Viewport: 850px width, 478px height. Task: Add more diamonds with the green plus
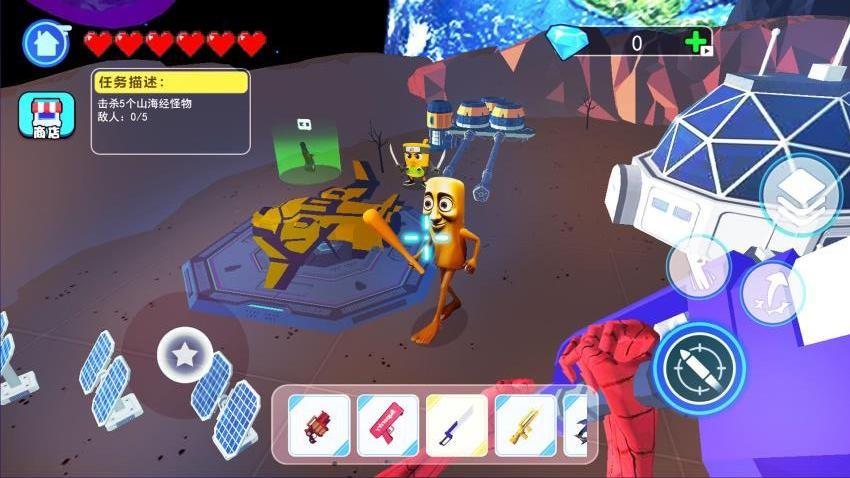coord(696,42)
